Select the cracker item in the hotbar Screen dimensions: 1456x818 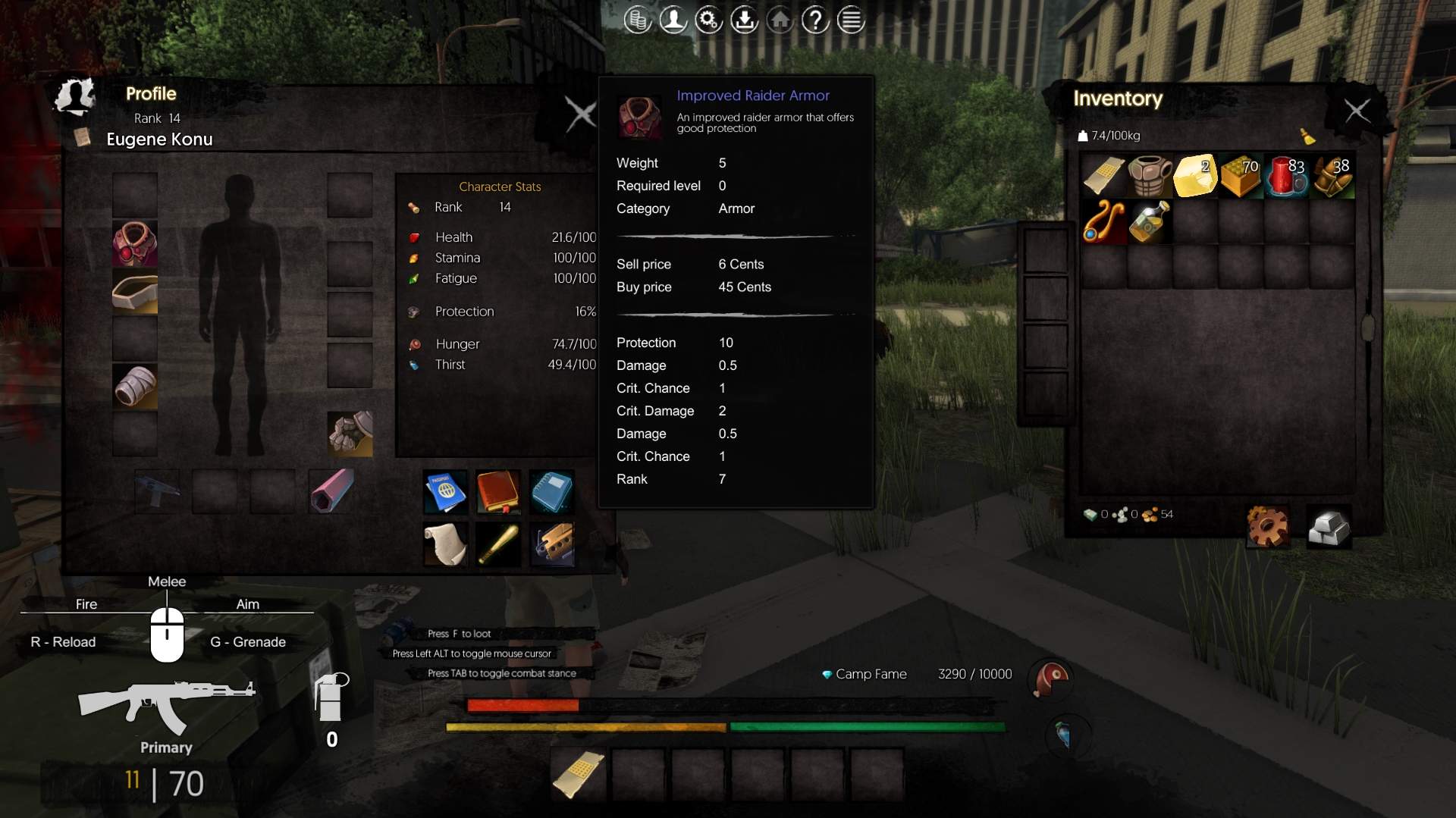tap(578, 773)
